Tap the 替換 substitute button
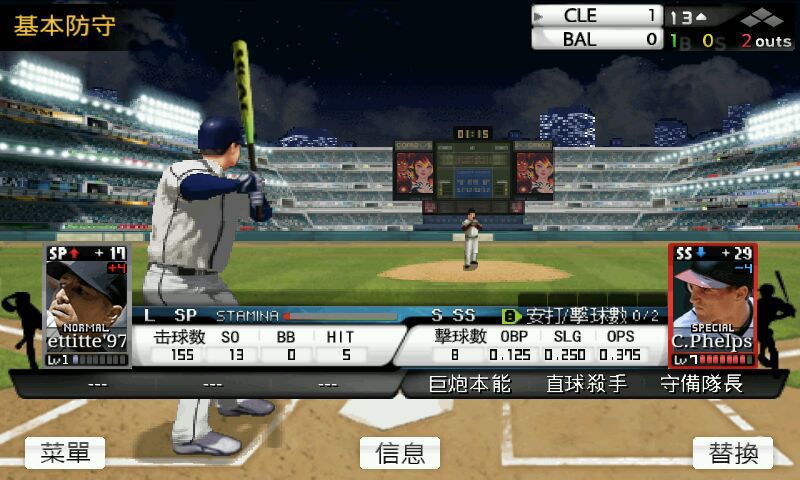Screen dimensions: 800x480 point(733,453)
